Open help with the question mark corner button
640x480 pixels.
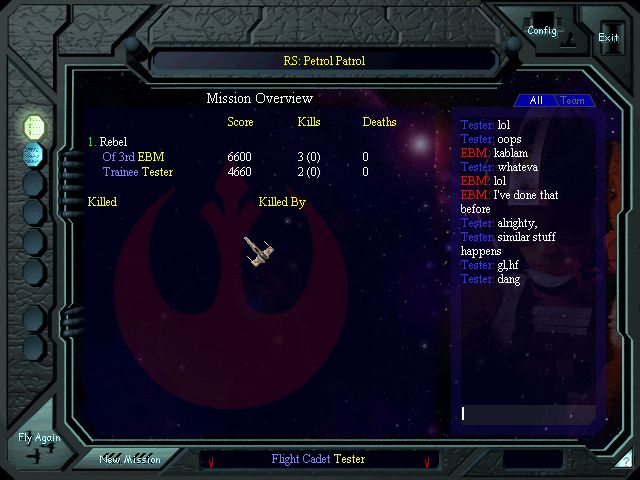626,462
